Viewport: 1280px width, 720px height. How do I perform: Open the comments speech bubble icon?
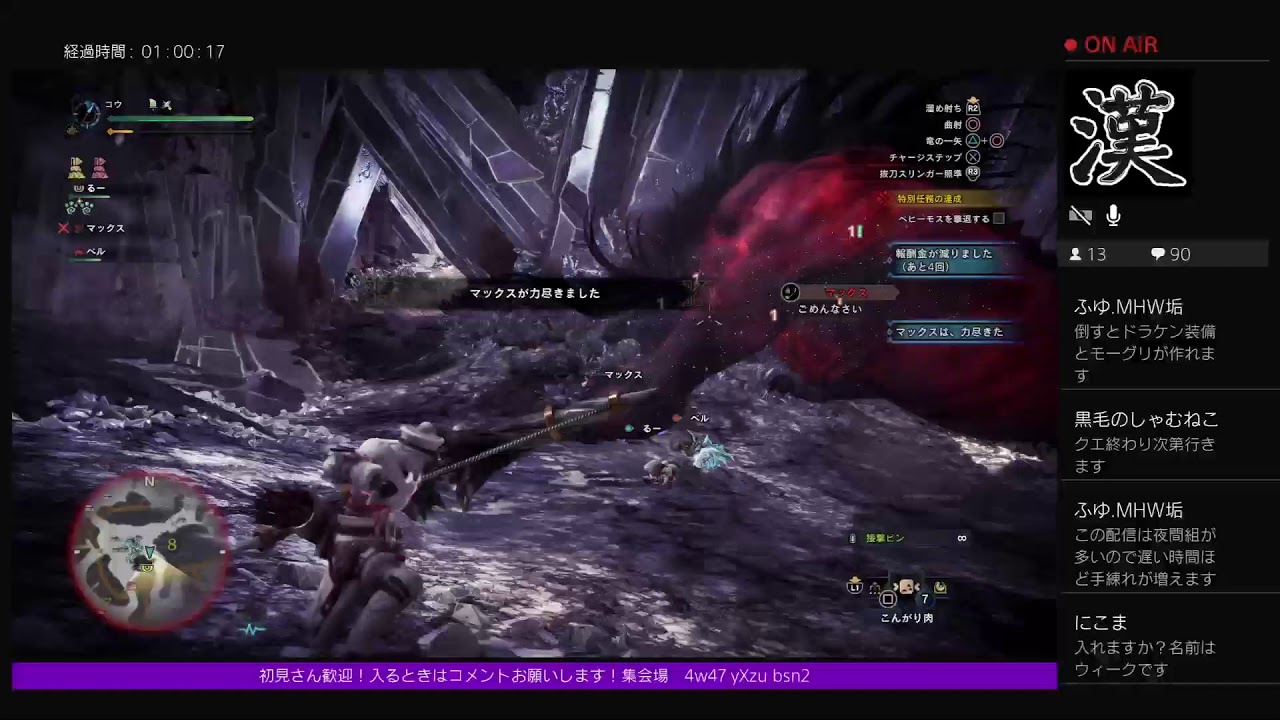1158,254
